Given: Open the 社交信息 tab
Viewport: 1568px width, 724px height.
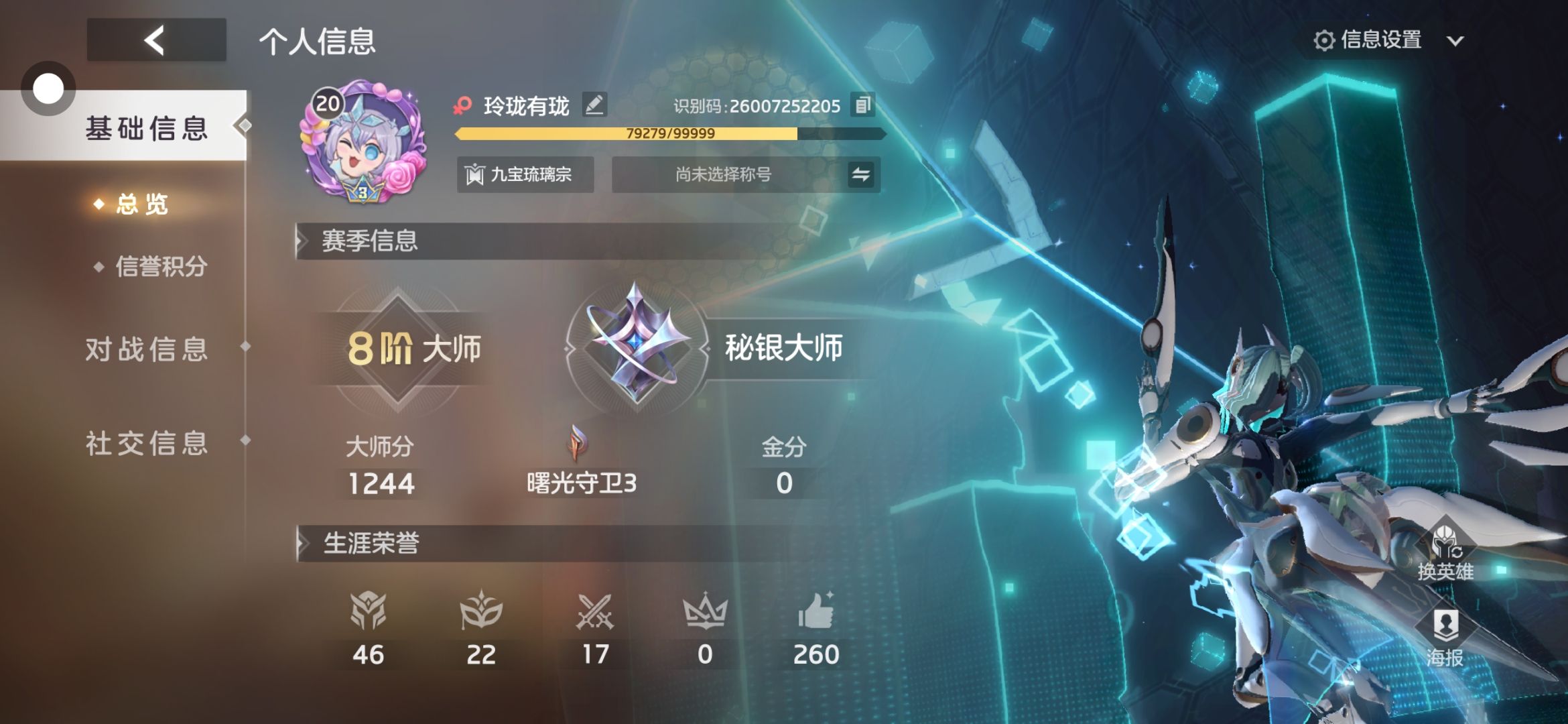Looking at the screenshot, I should pyautogui.click(x=146, y=443).
